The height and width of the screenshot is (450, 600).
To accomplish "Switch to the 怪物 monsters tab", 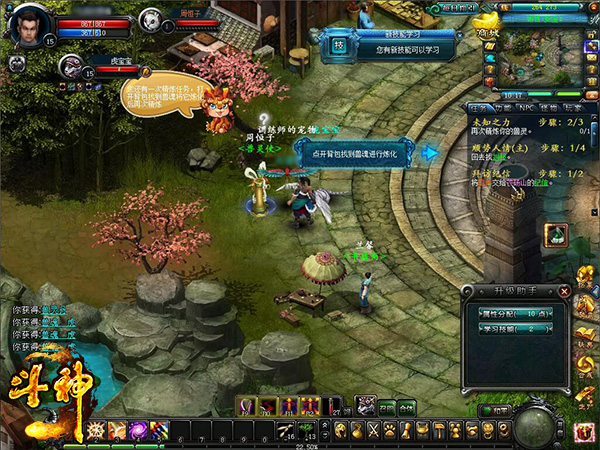I will pyautogui.click(x=546, y=107).
